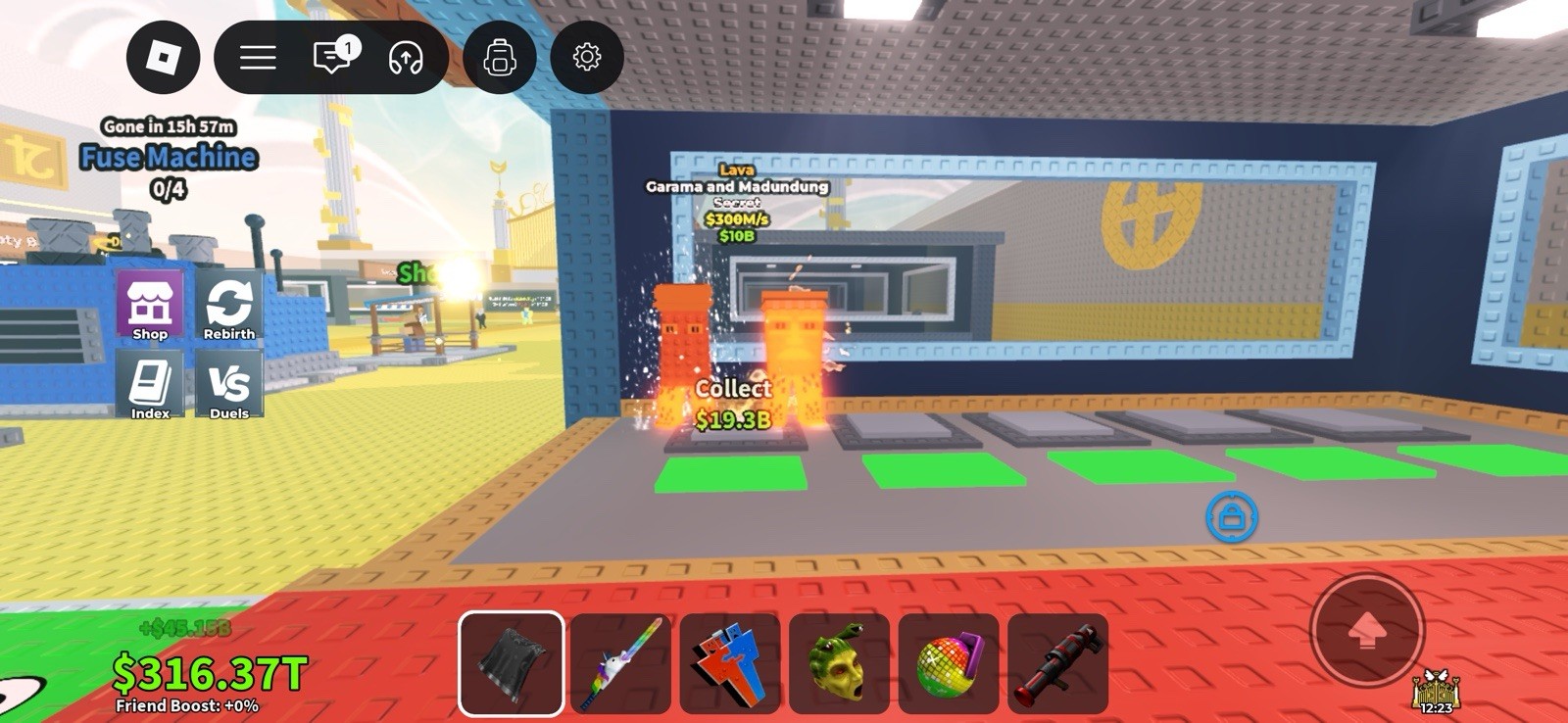Select the alien head hotbar item
Viewport: 1568px width, 723px height.
coord(838,665)
